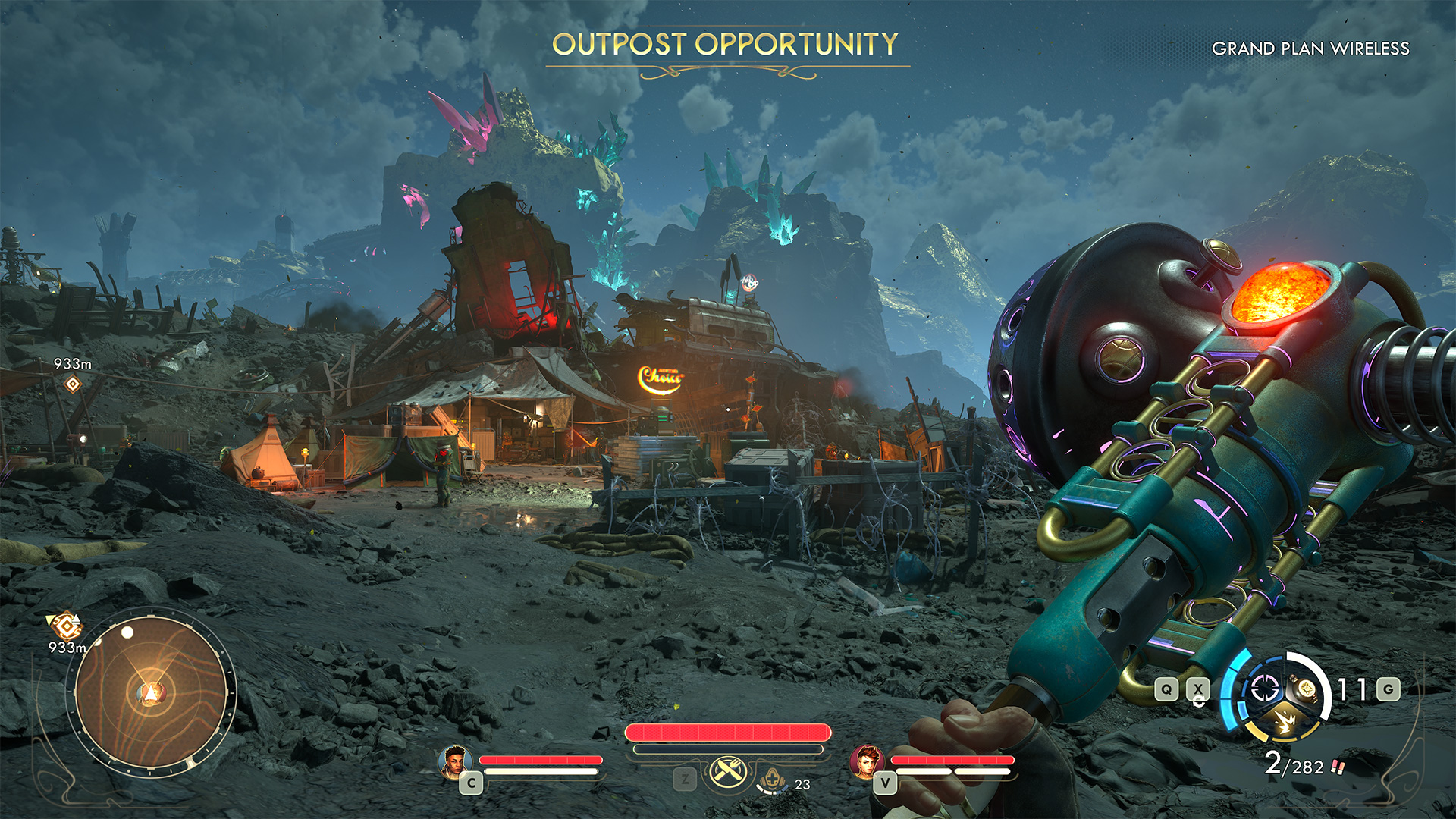Screen dimensions: 1456x819
Task: Choose the crosshair gadget segment in weapon wheel
Action: tap(1264, 689)
